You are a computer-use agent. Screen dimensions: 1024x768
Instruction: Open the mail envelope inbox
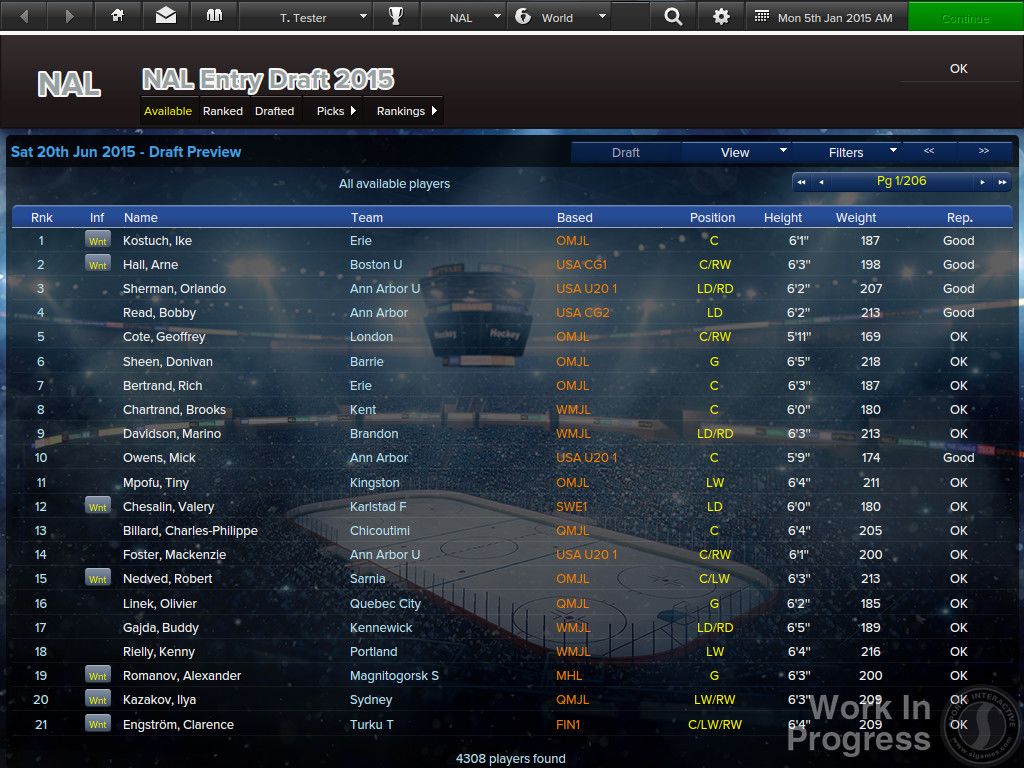point(166,17)
